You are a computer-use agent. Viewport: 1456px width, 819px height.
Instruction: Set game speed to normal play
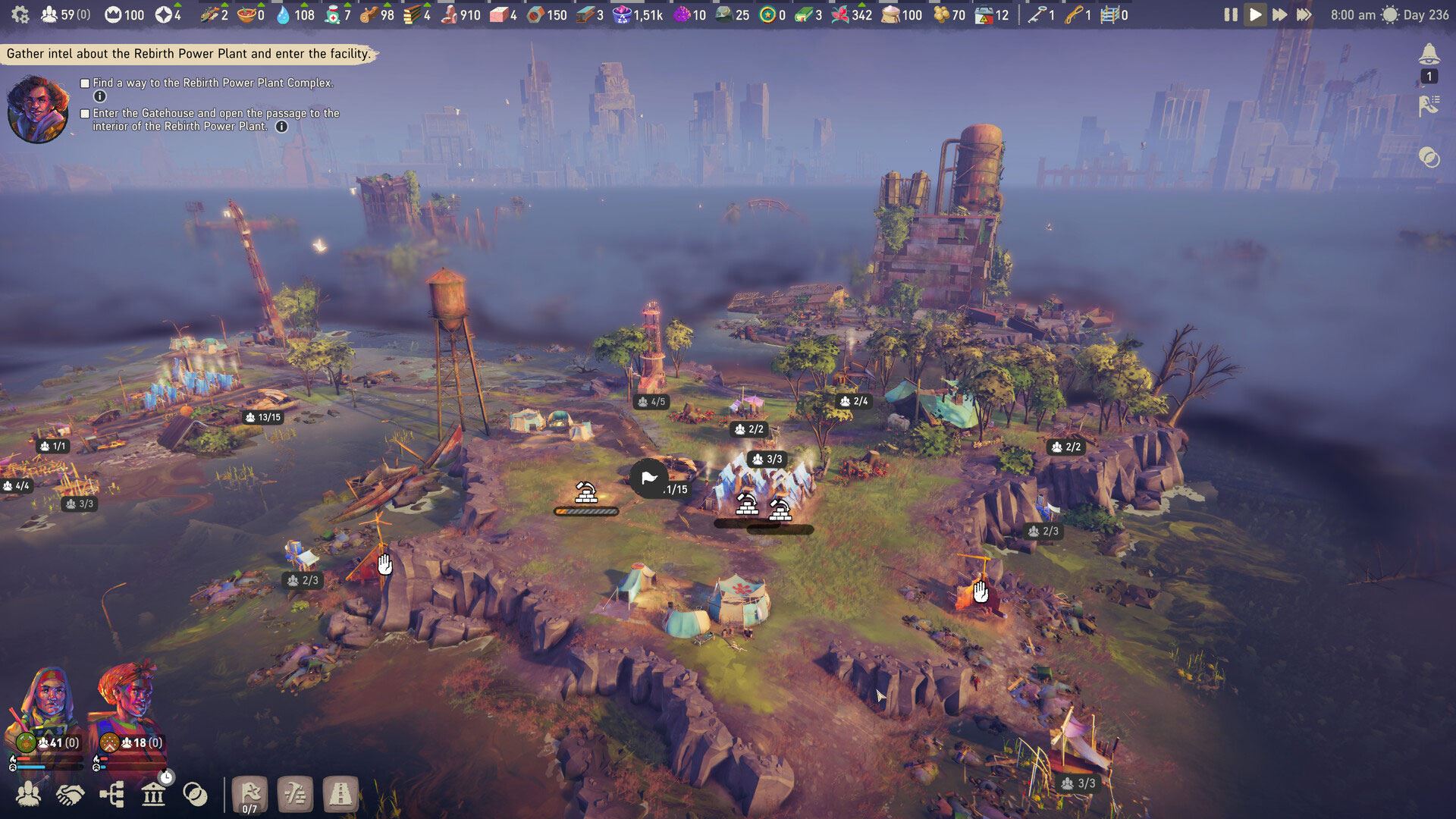tap(1255, 14)
